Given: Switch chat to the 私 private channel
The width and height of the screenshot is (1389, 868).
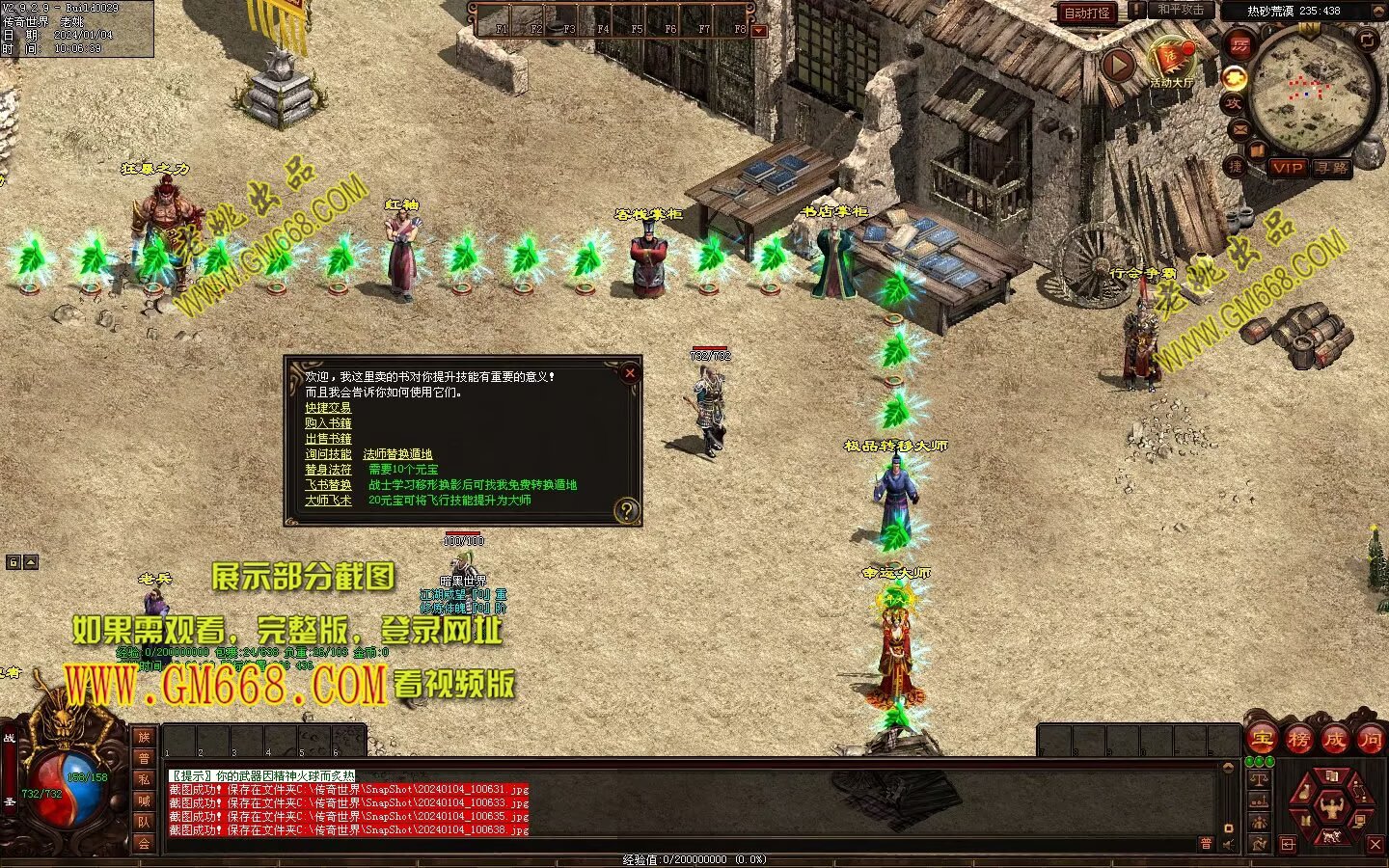Looking at the screenshot, I should pos(144,779).
